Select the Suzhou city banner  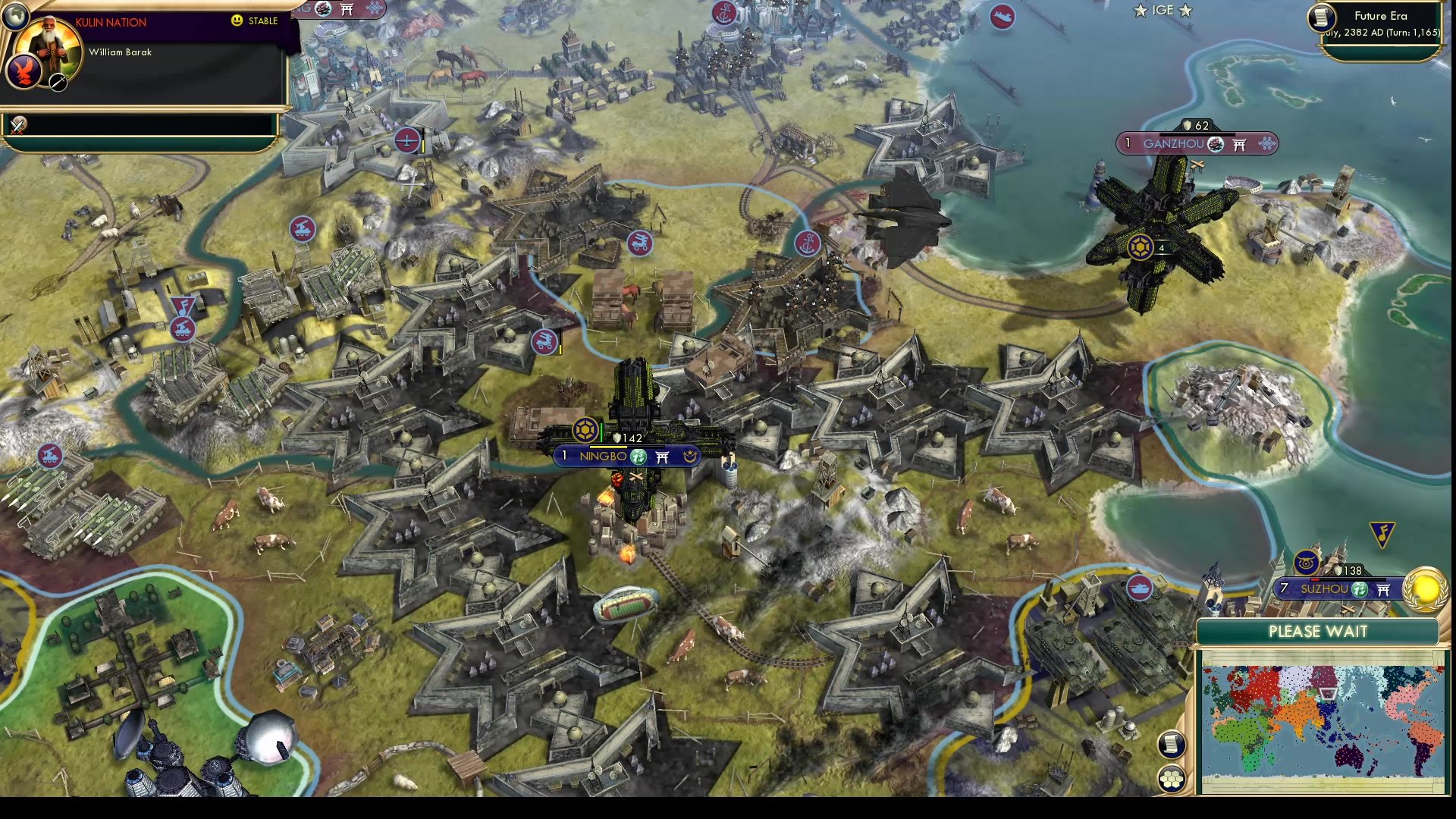(1325, 589)
